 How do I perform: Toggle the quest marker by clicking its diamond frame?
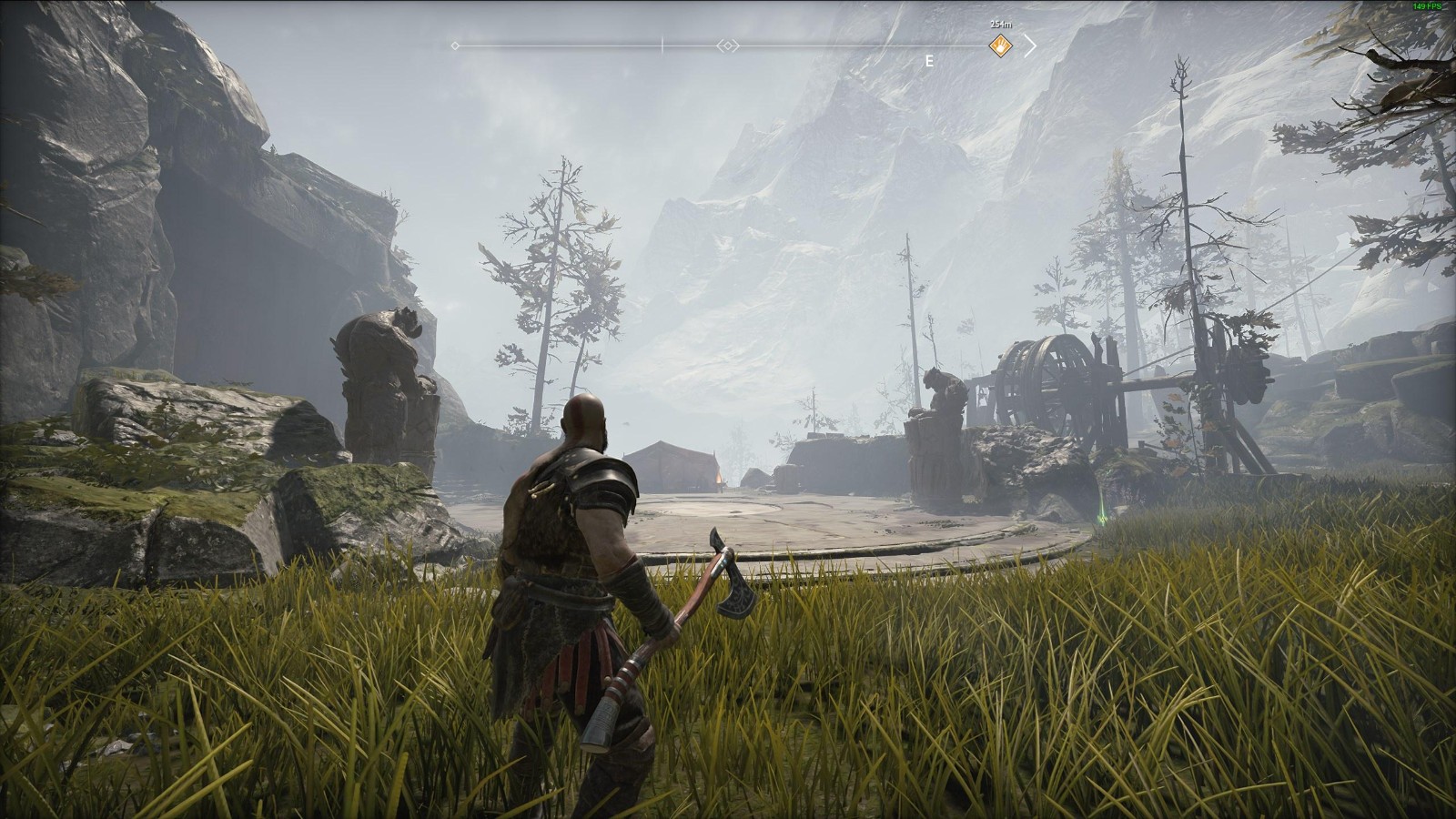(x=1001, y=45)
